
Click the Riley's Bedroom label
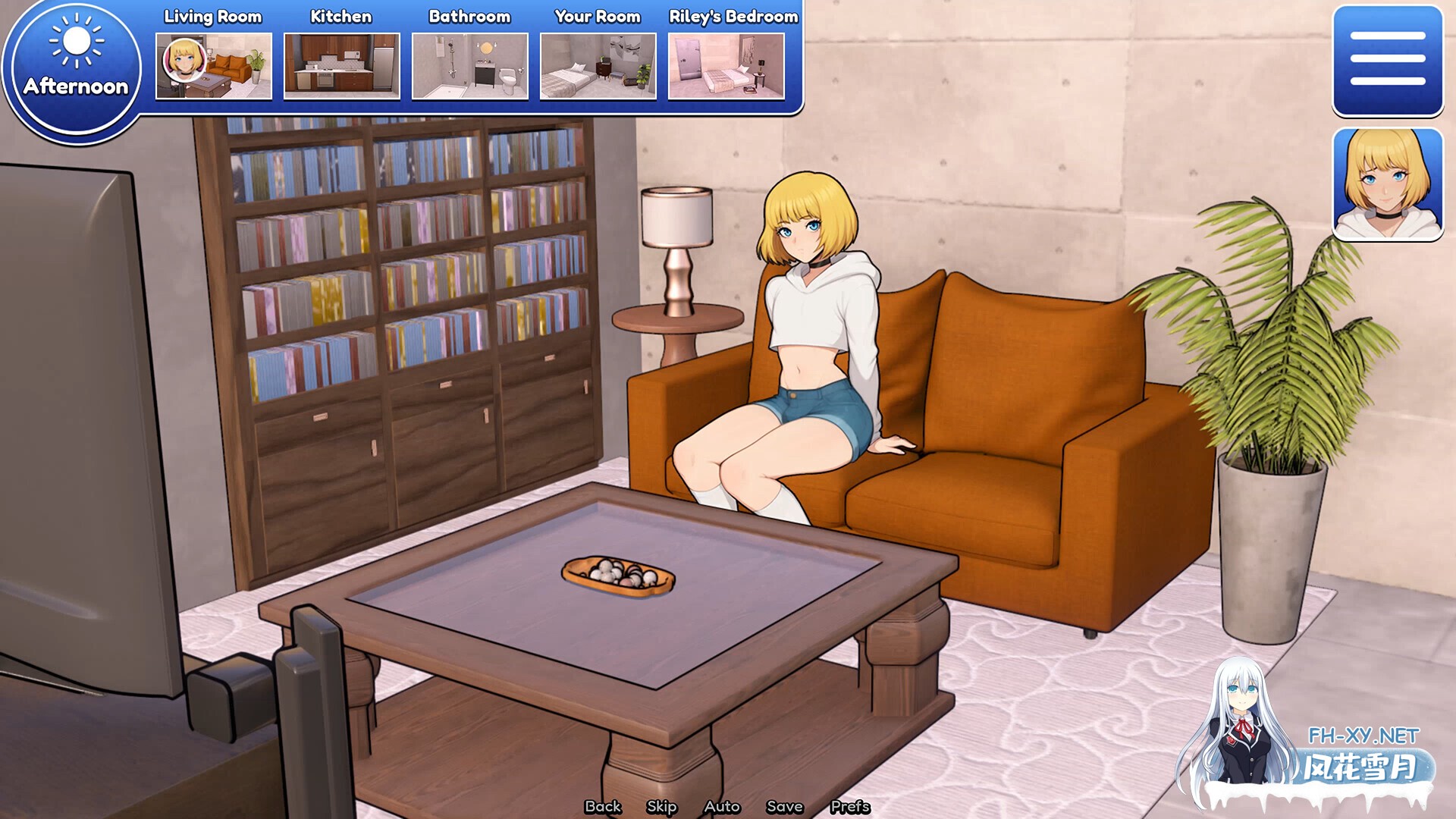(732, 16)
